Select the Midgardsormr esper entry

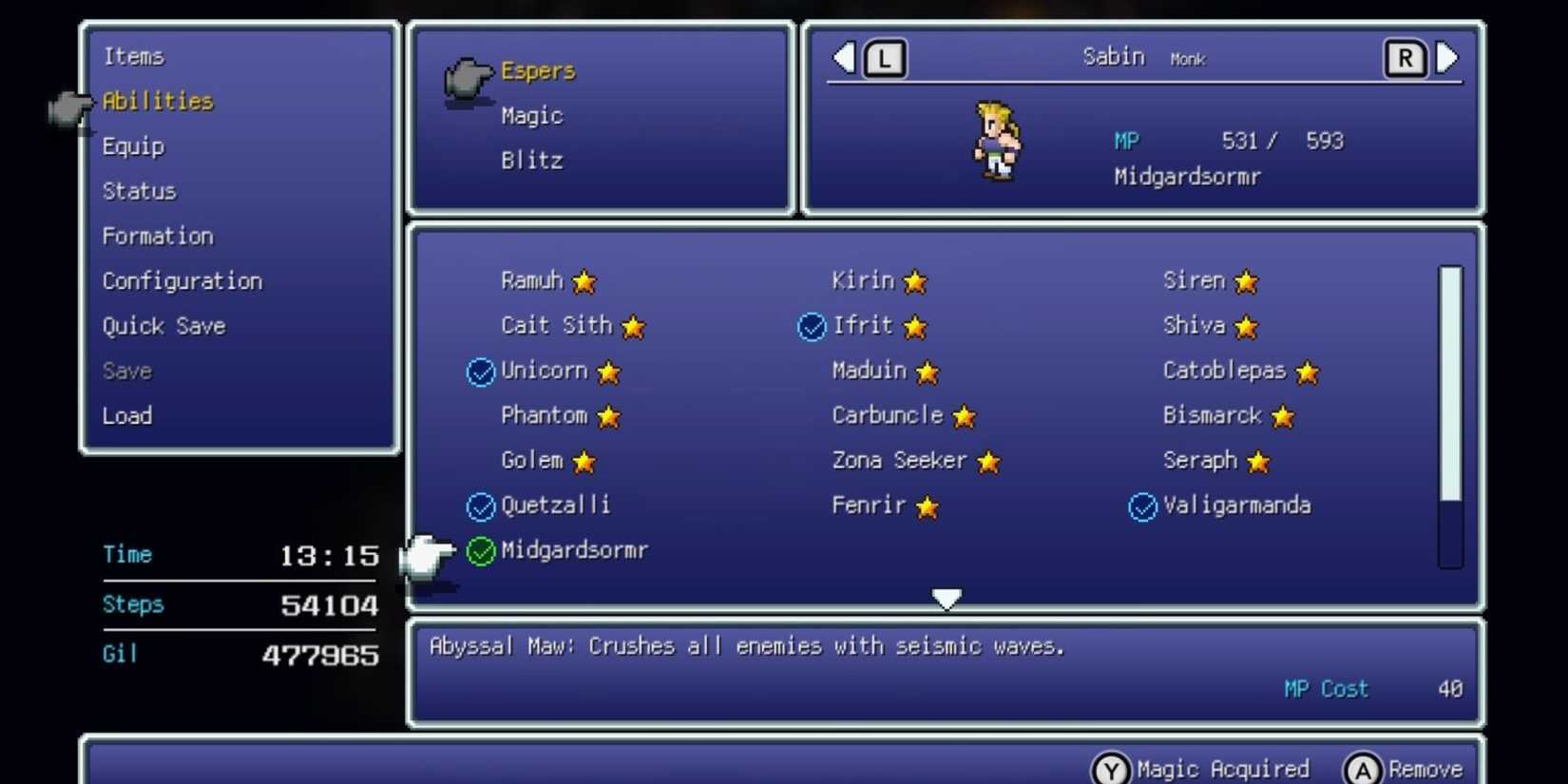pyautogui.click(x=574, y=550)
